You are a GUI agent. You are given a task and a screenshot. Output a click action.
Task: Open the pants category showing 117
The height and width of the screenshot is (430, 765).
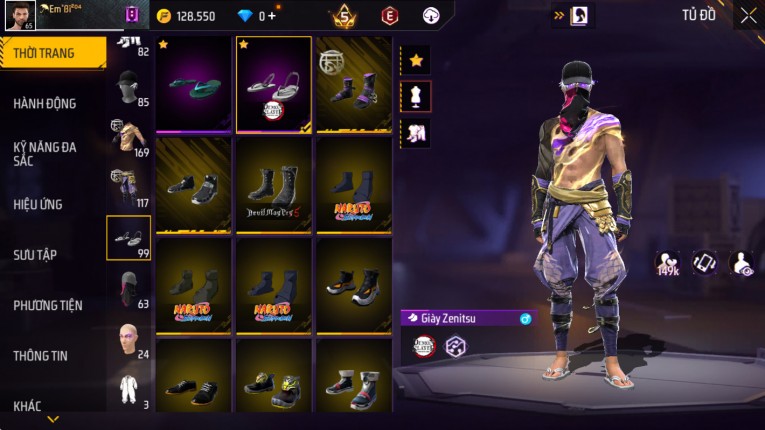[x=127, y=188]
